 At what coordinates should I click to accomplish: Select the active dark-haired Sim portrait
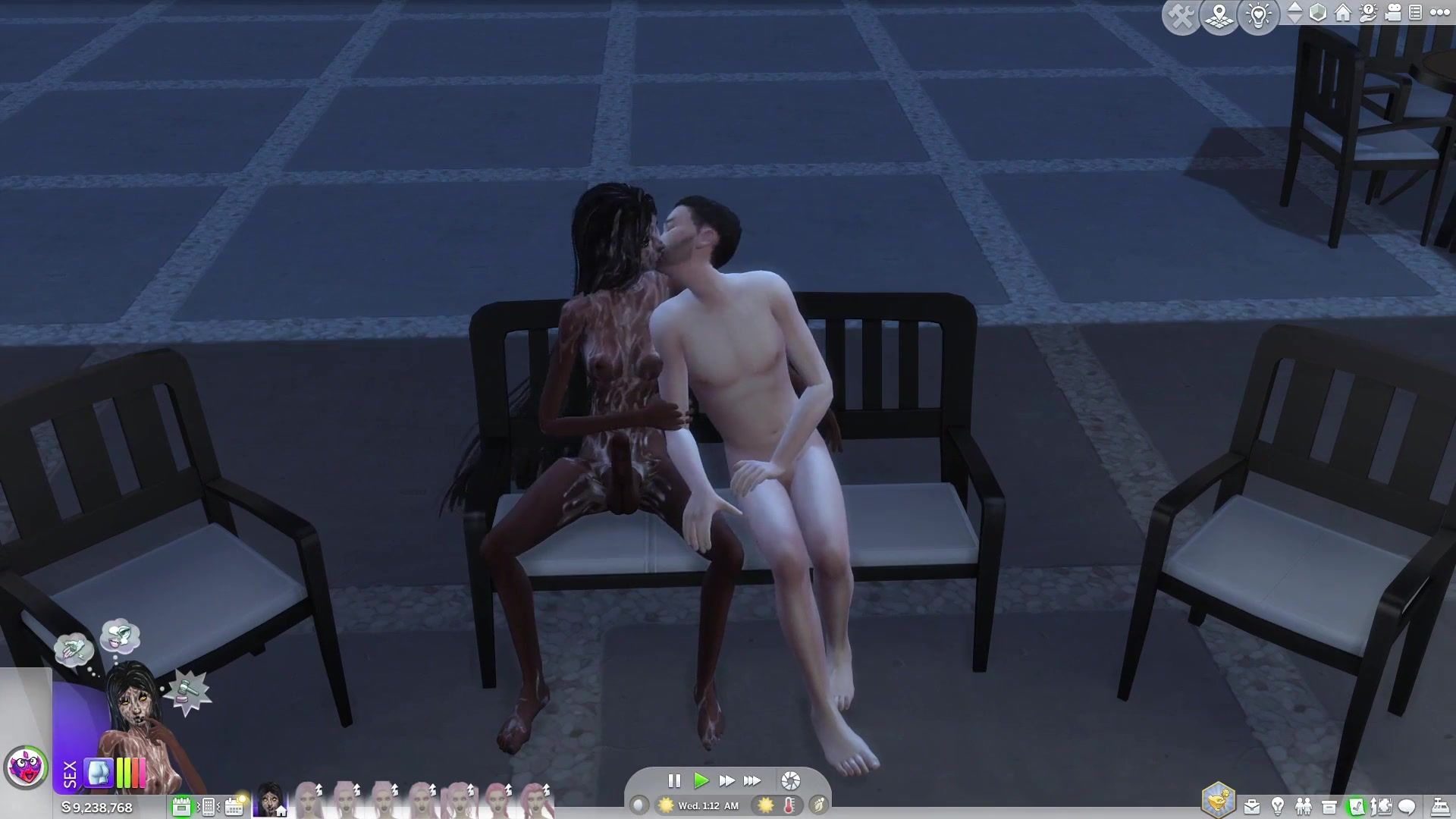269,799
